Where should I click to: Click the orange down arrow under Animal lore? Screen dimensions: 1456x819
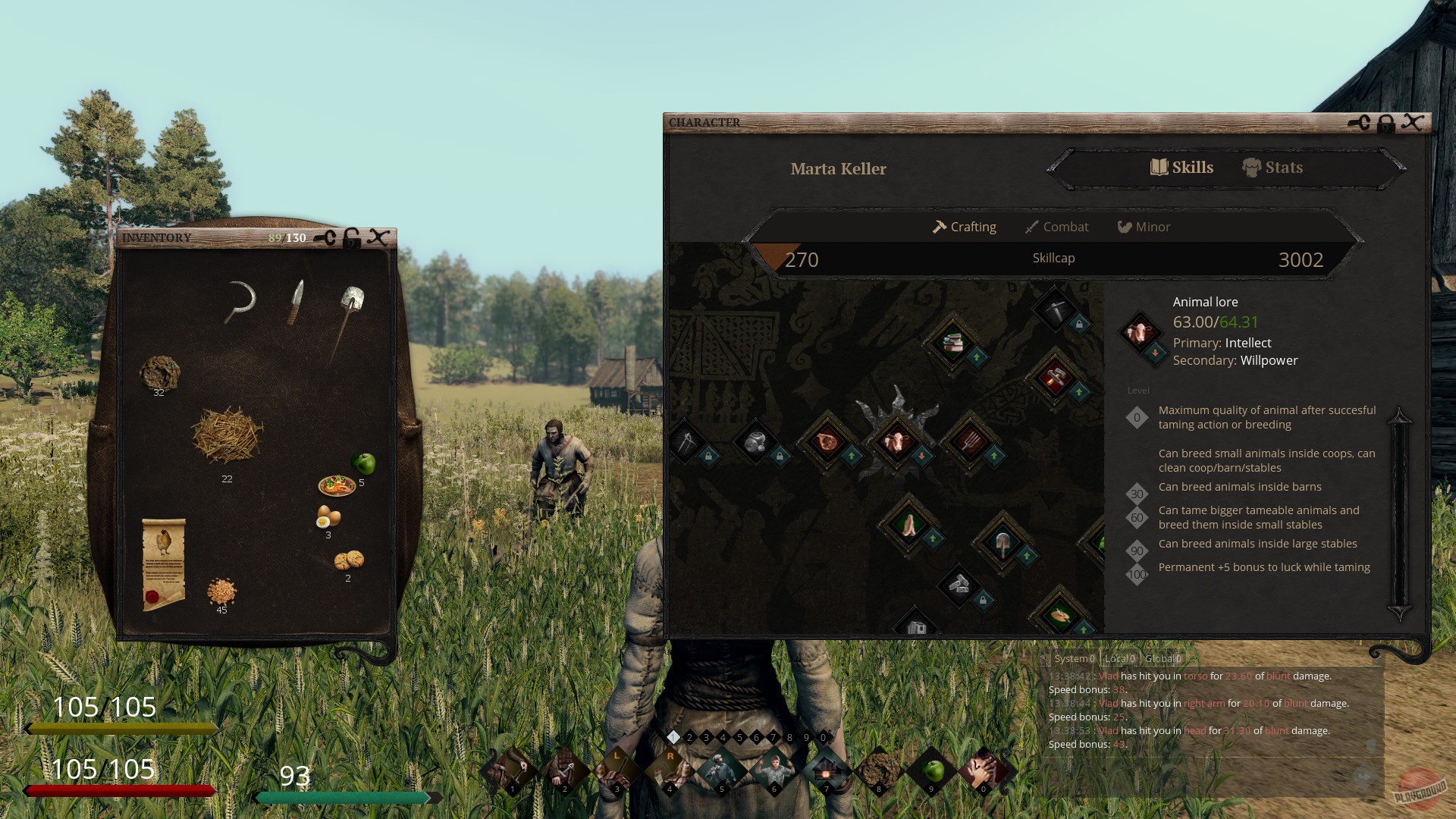pos(921,455)
